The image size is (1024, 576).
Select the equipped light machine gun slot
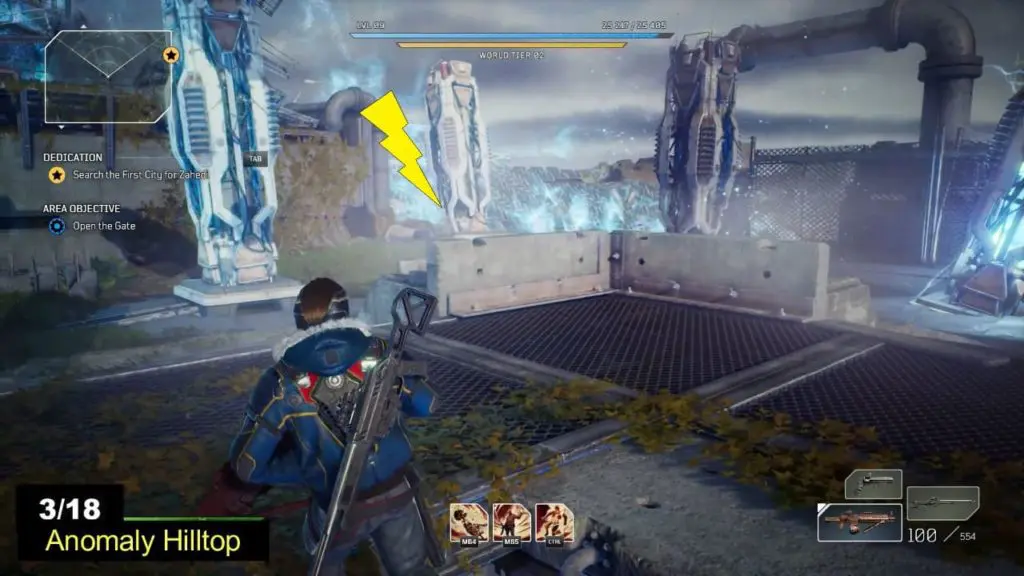point(859,522)
